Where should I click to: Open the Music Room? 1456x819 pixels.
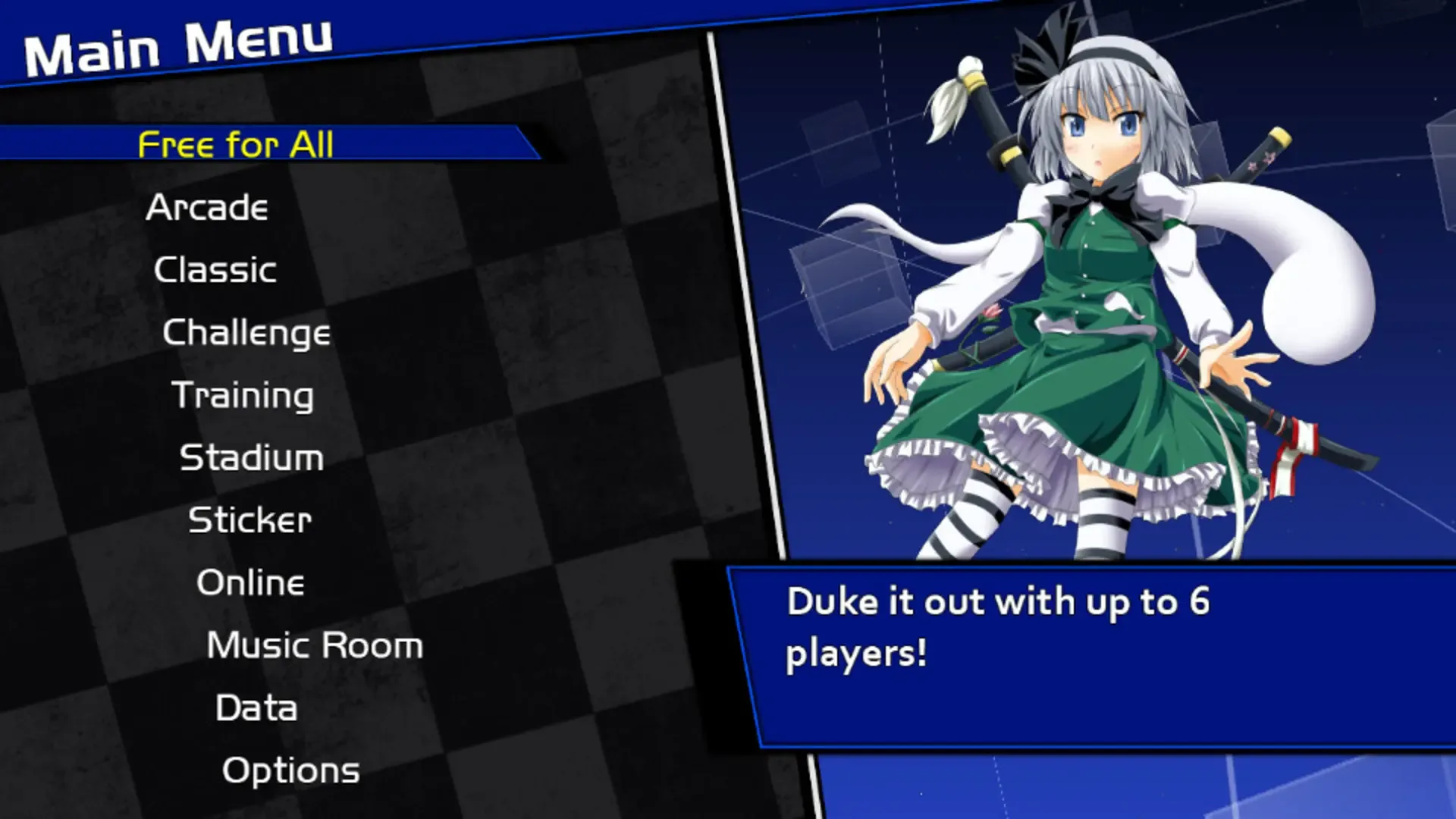(314, 645)
